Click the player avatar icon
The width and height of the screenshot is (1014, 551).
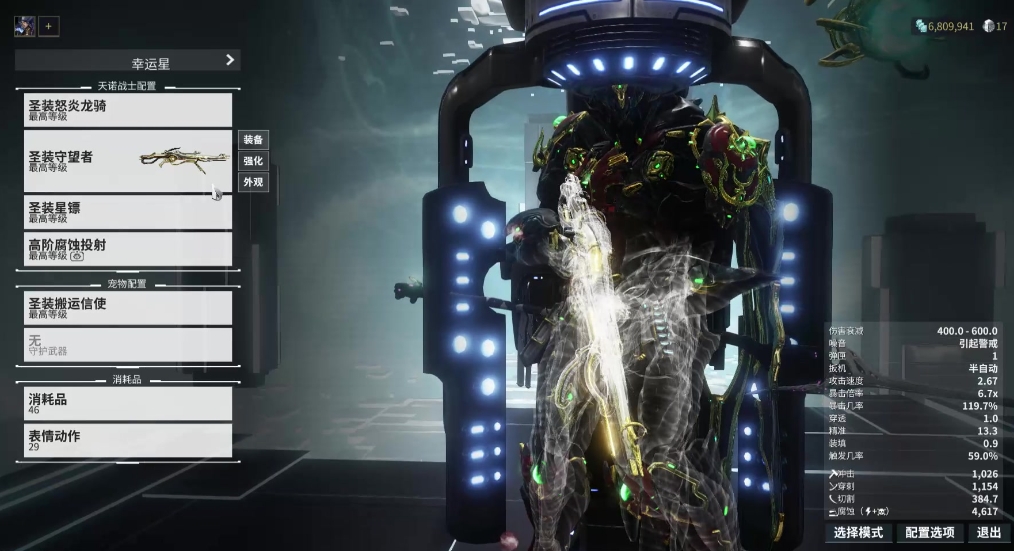(24, 27)
